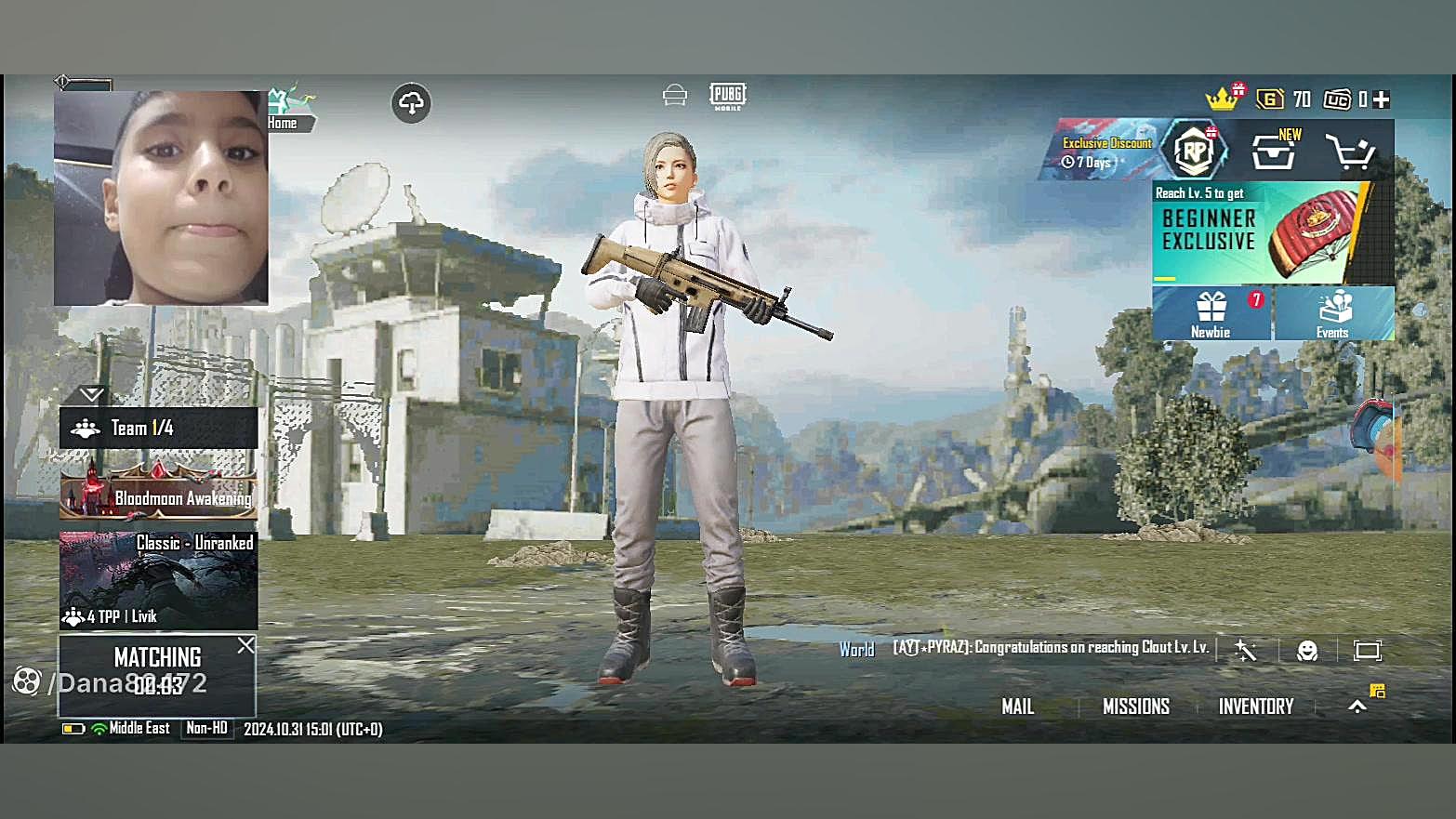Open the cloud download icon

[411, 103]
